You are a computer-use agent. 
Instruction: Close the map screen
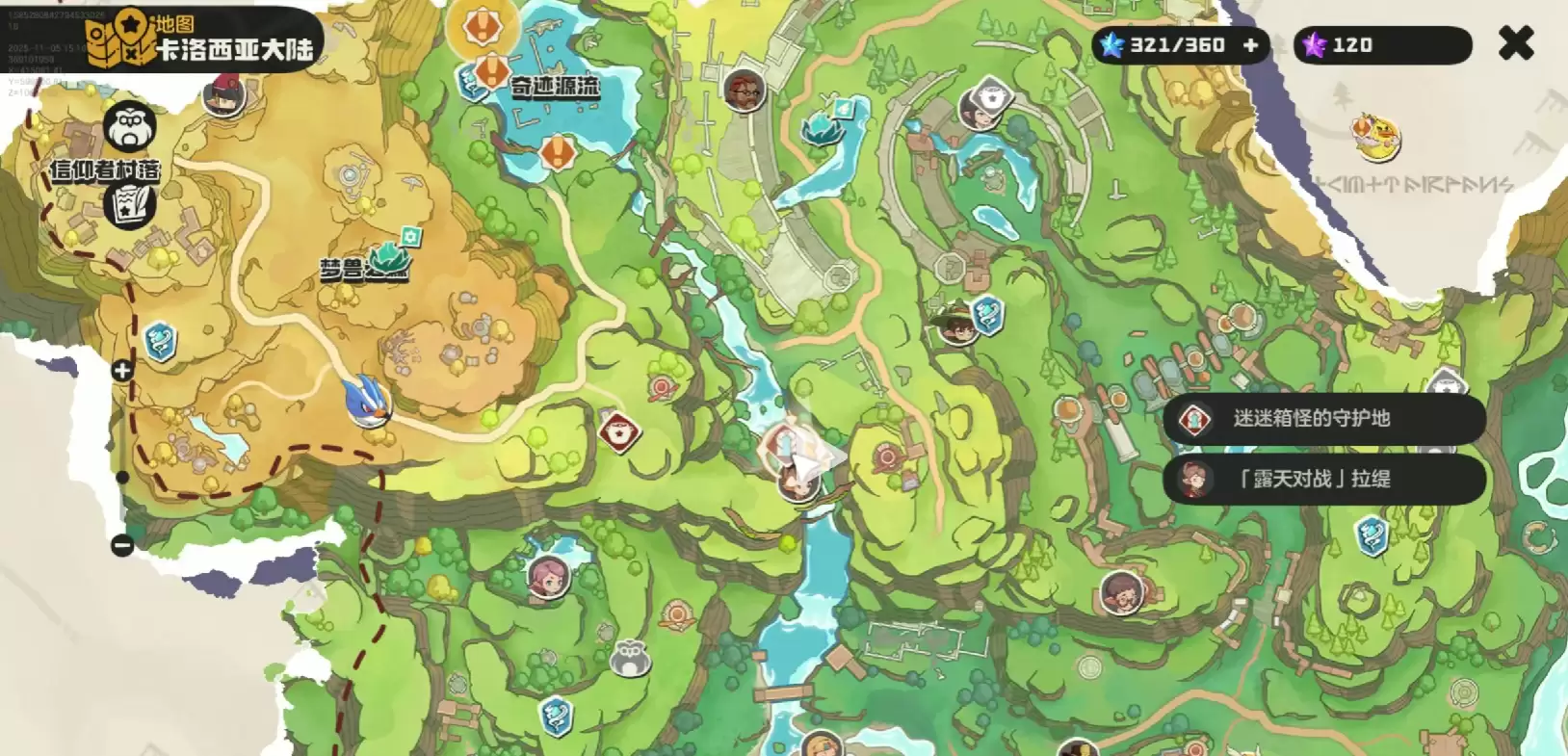coord(1515,43)
